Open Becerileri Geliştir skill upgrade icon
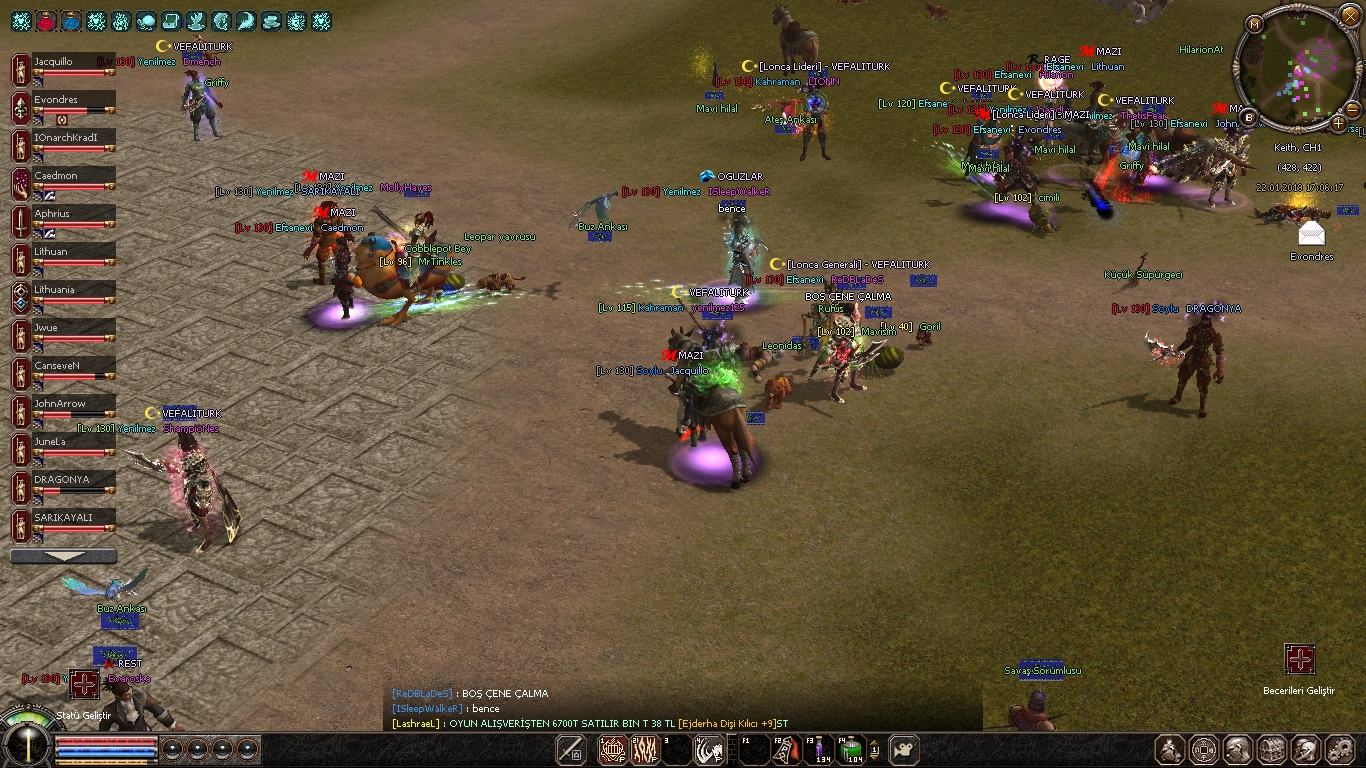Image resolution: width=1366 pixels, height=768 pixels. (1299, 660)
